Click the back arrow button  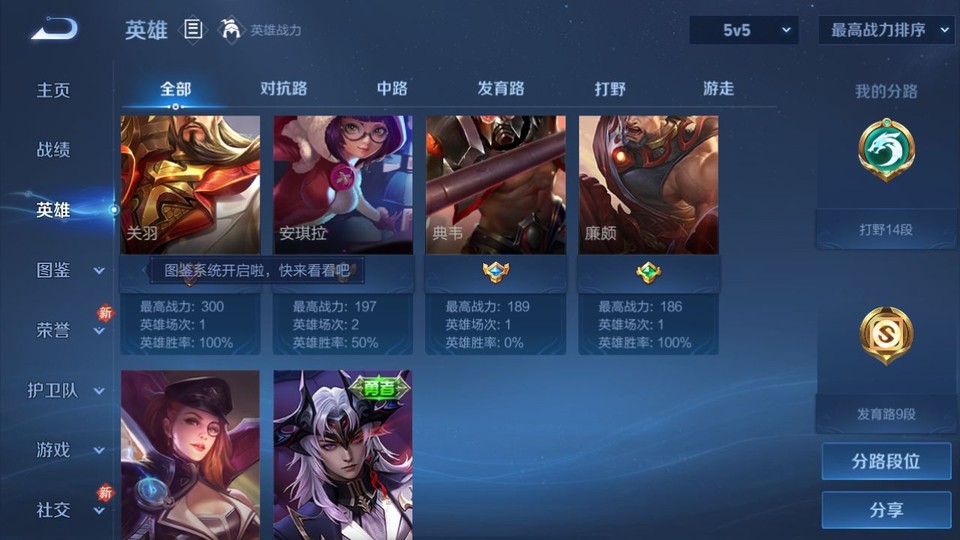click(x=54, y=30)
